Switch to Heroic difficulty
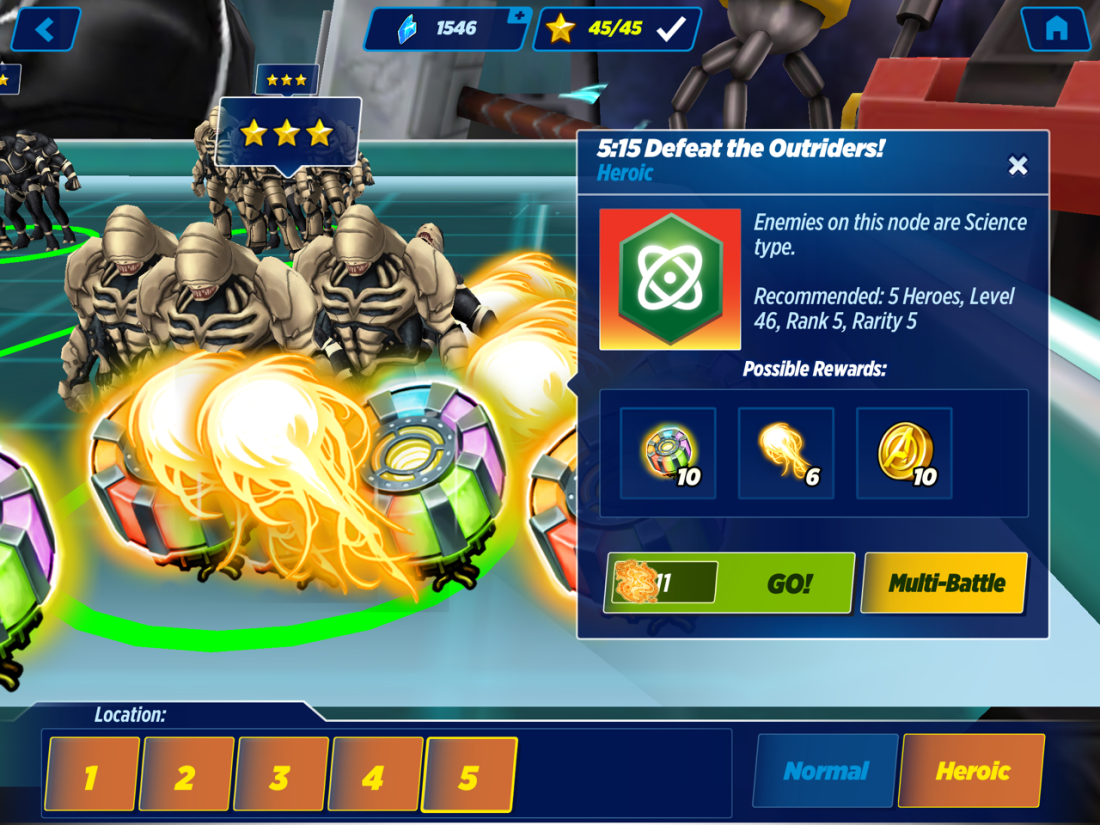Screen dimensions: 1100x825 pos(972,771)
